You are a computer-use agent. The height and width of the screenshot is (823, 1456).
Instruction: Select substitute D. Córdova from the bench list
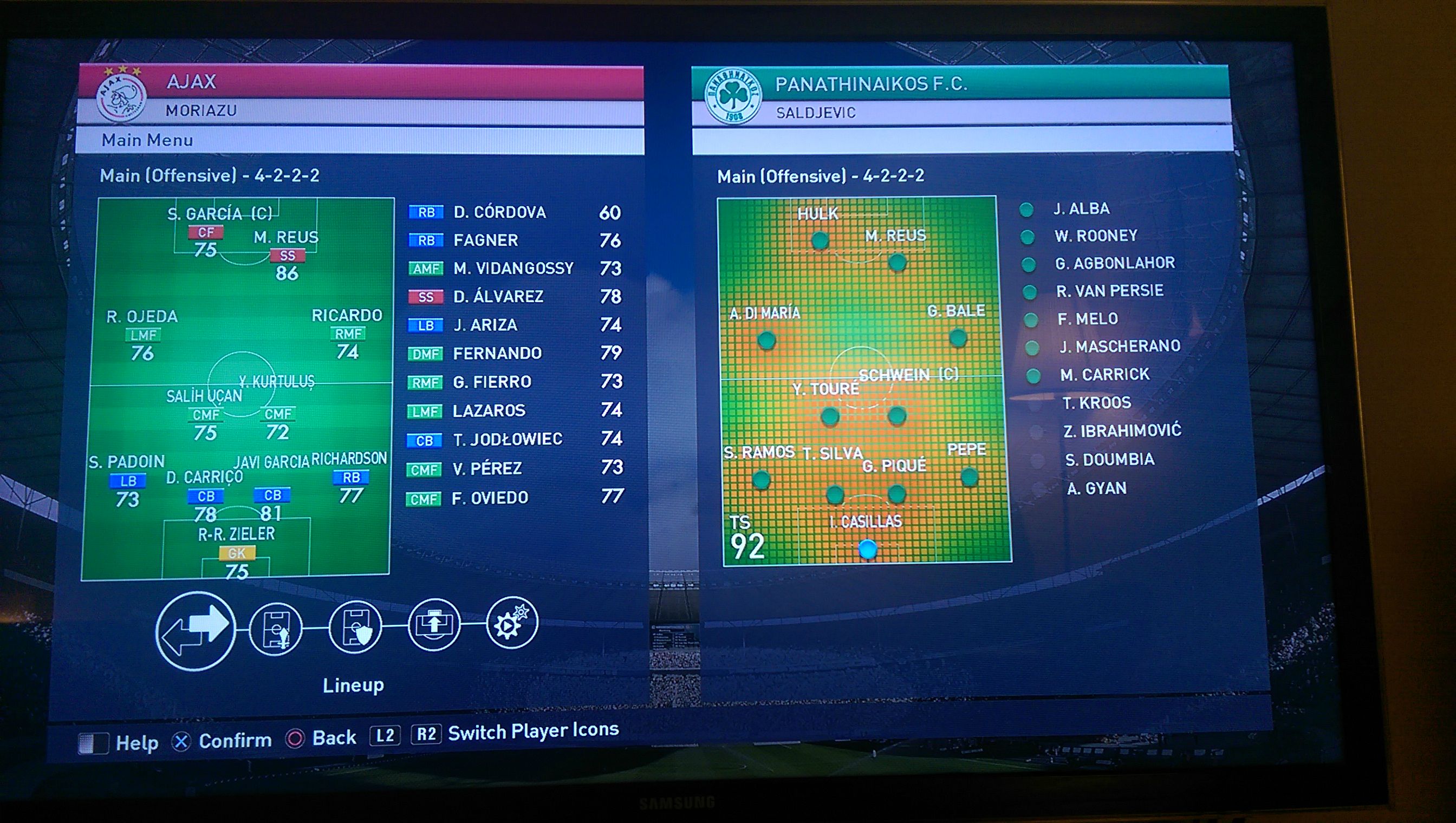click(x=499, y=213)
